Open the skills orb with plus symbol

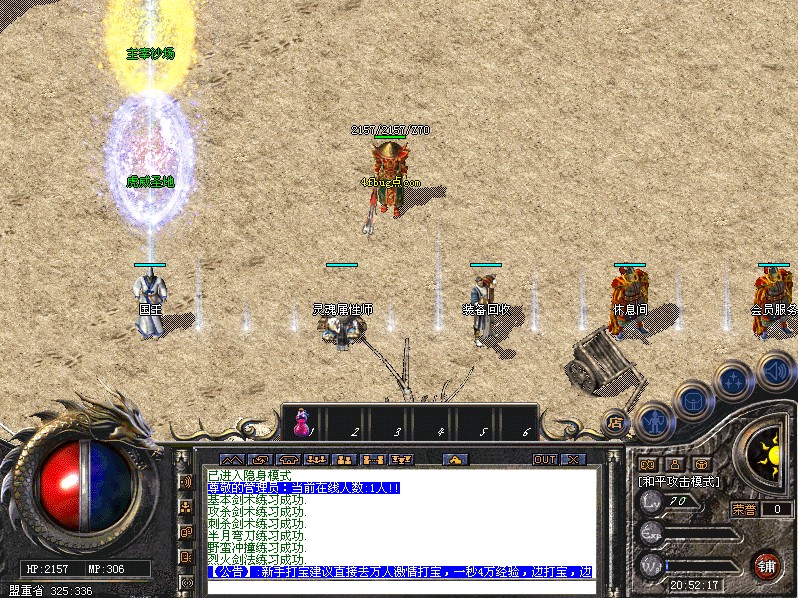tap(734, 381)
